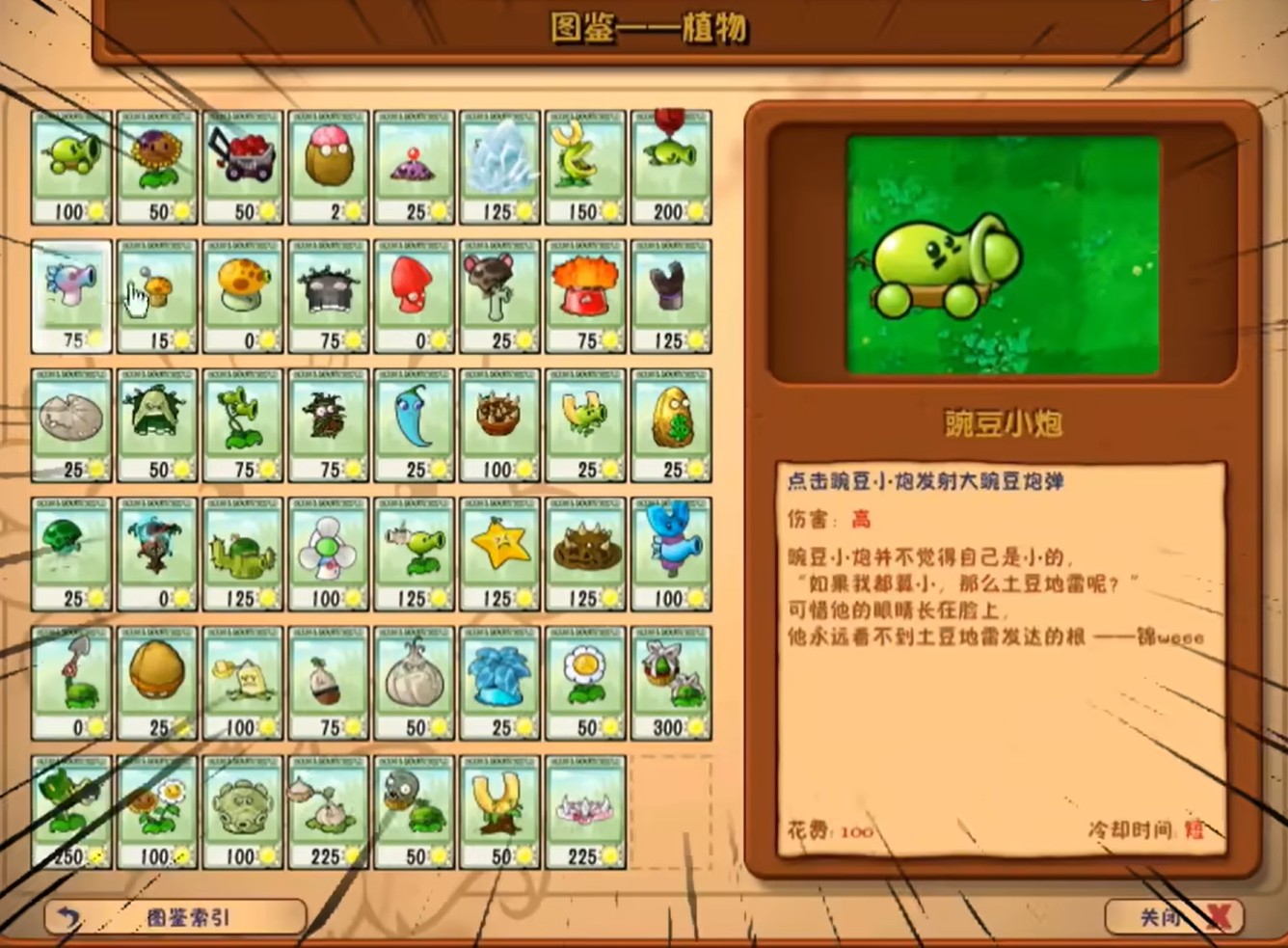Select the brain-nut card costing 2
Screen dimensions: 1288x948
point(328,164)
